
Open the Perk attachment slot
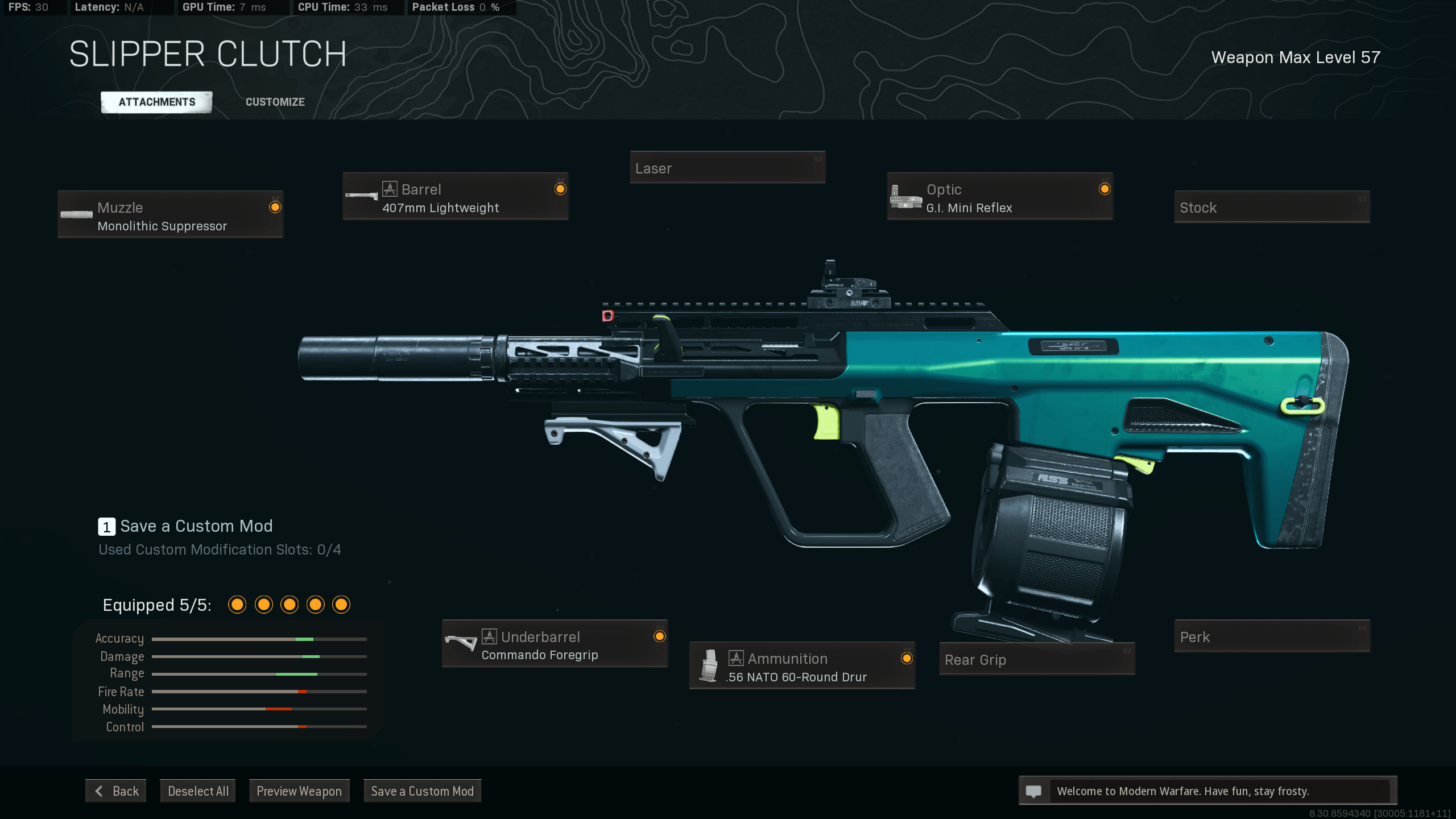[1272, 636]
